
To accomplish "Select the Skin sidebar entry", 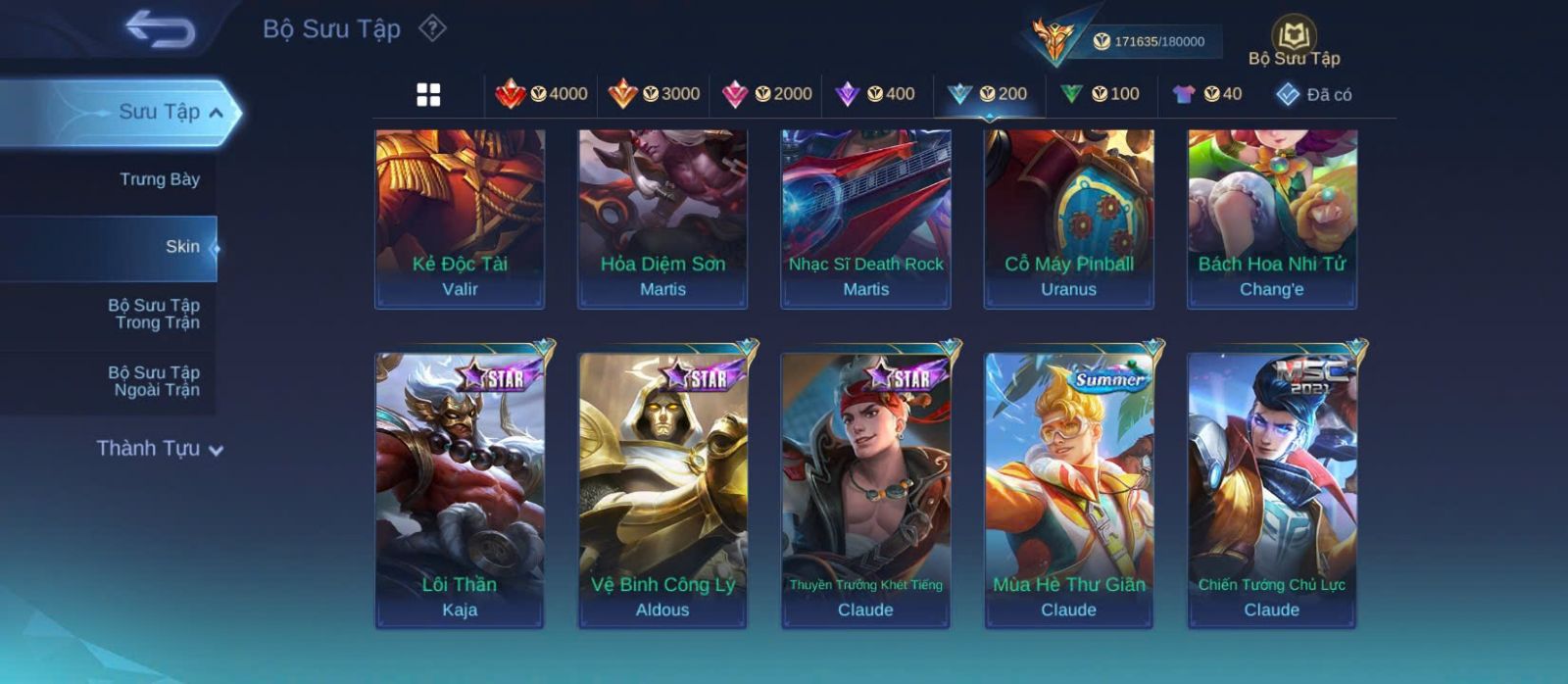I will point(181,247).
